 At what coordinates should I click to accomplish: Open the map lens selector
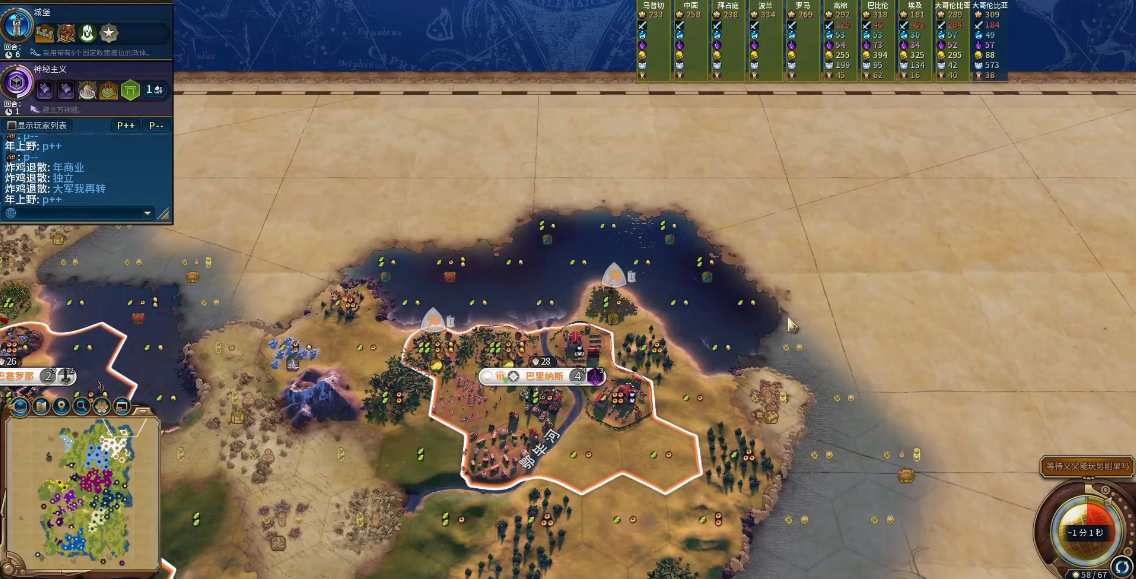pyautogui.click(x=40, y=406)
